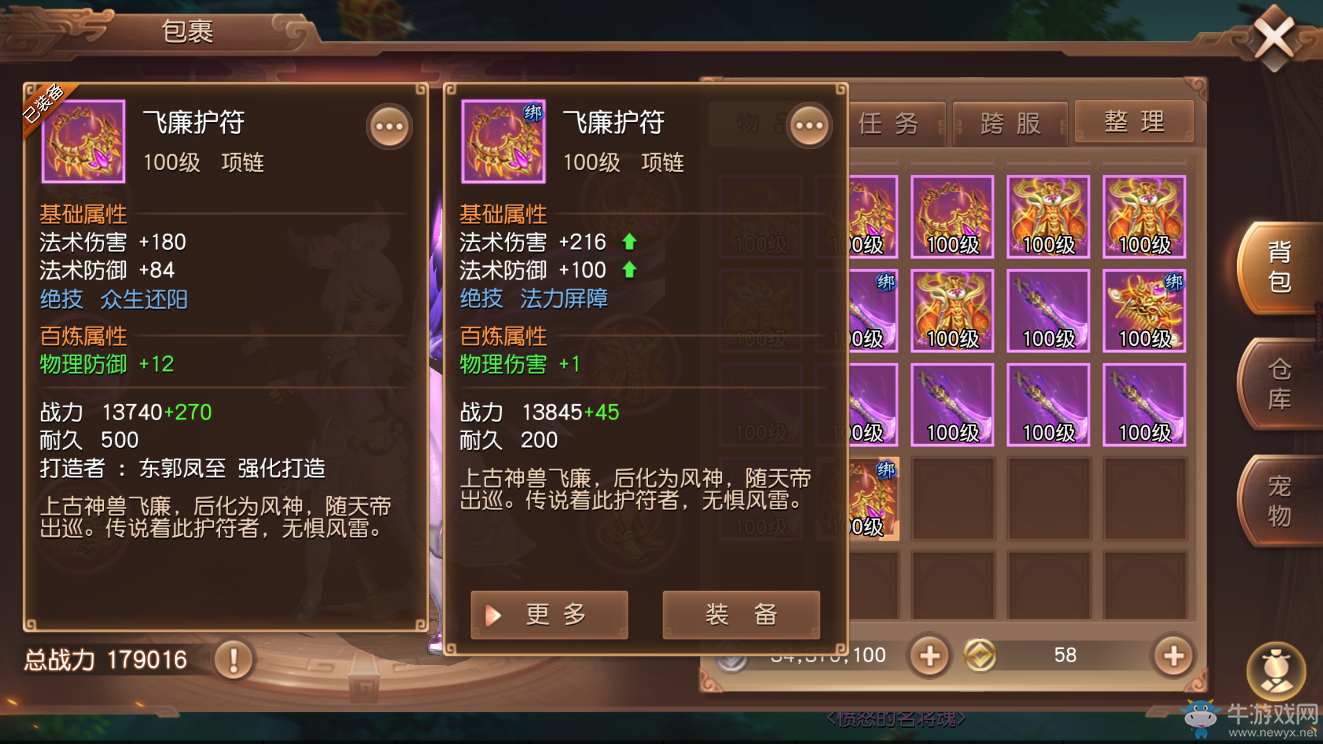Click the plus button next to the 58 currency
The image size is (1323, 744).
click(x=1172, y=656)
